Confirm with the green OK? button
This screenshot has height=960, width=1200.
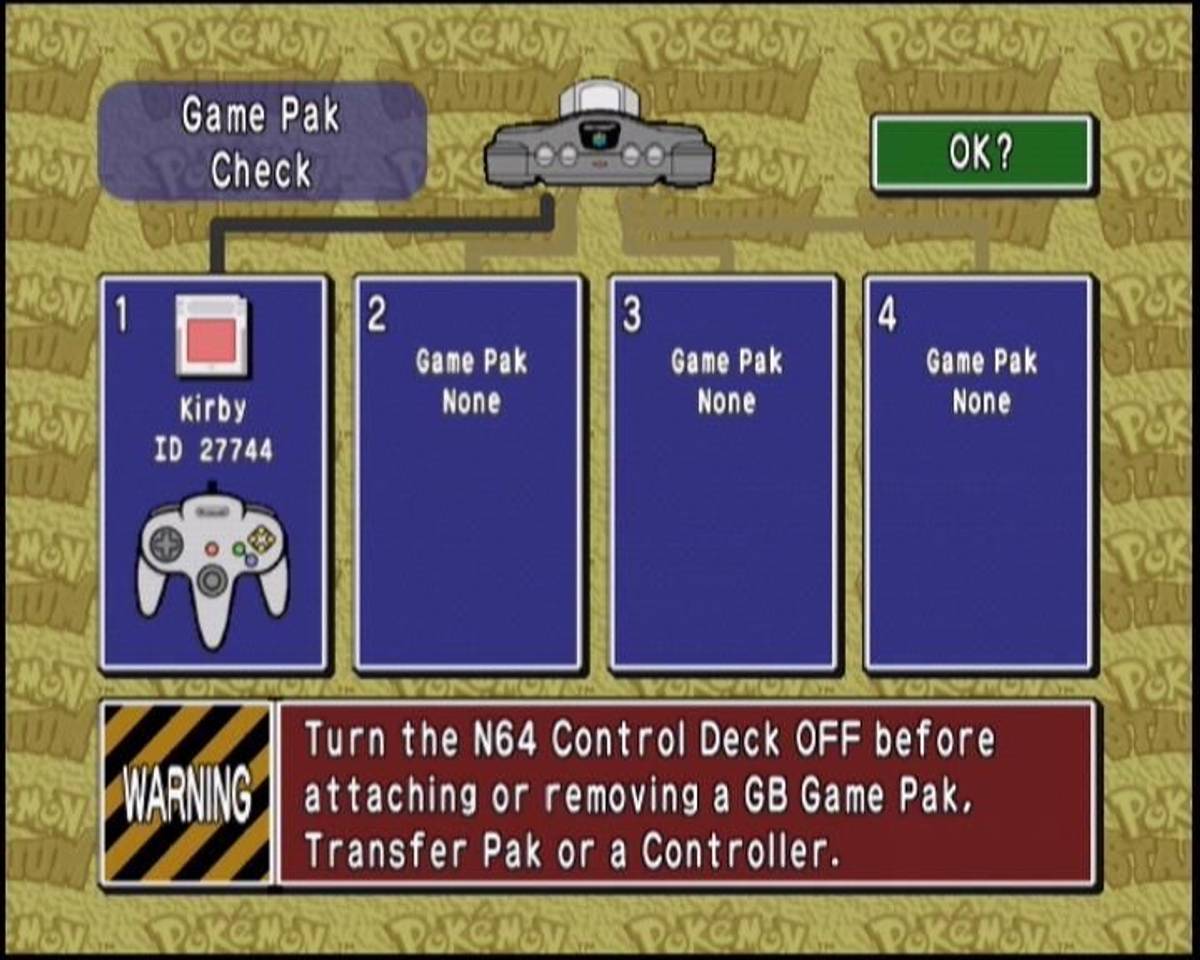pos(982,153)
